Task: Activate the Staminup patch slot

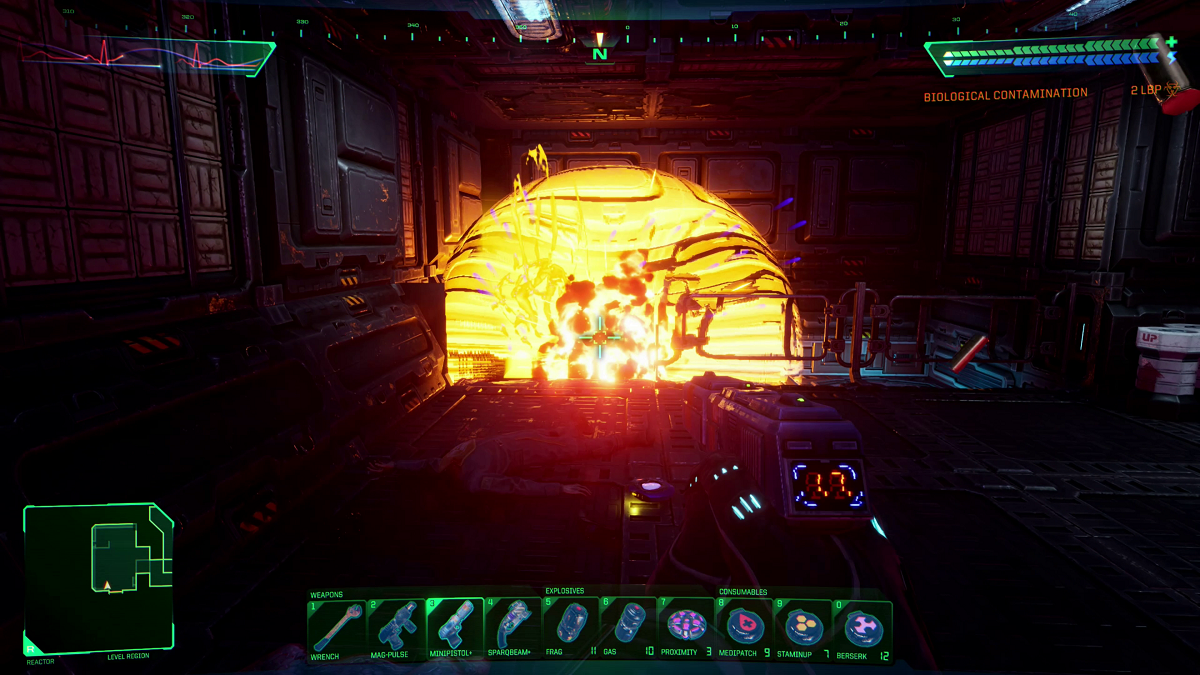Action: point(803,627)
